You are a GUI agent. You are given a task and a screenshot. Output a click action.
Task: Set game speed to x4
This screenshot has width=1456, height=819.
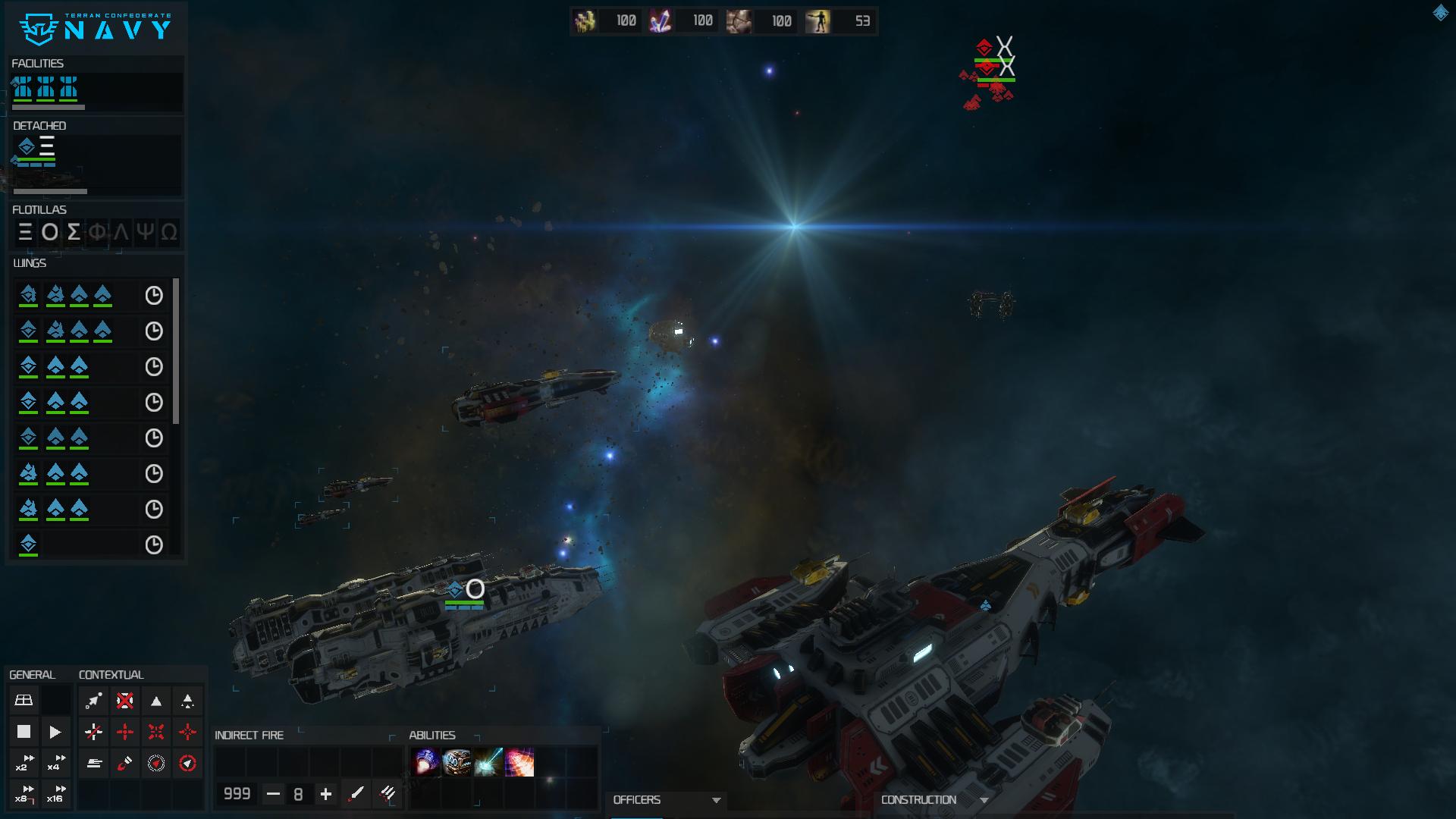point(55,763)
